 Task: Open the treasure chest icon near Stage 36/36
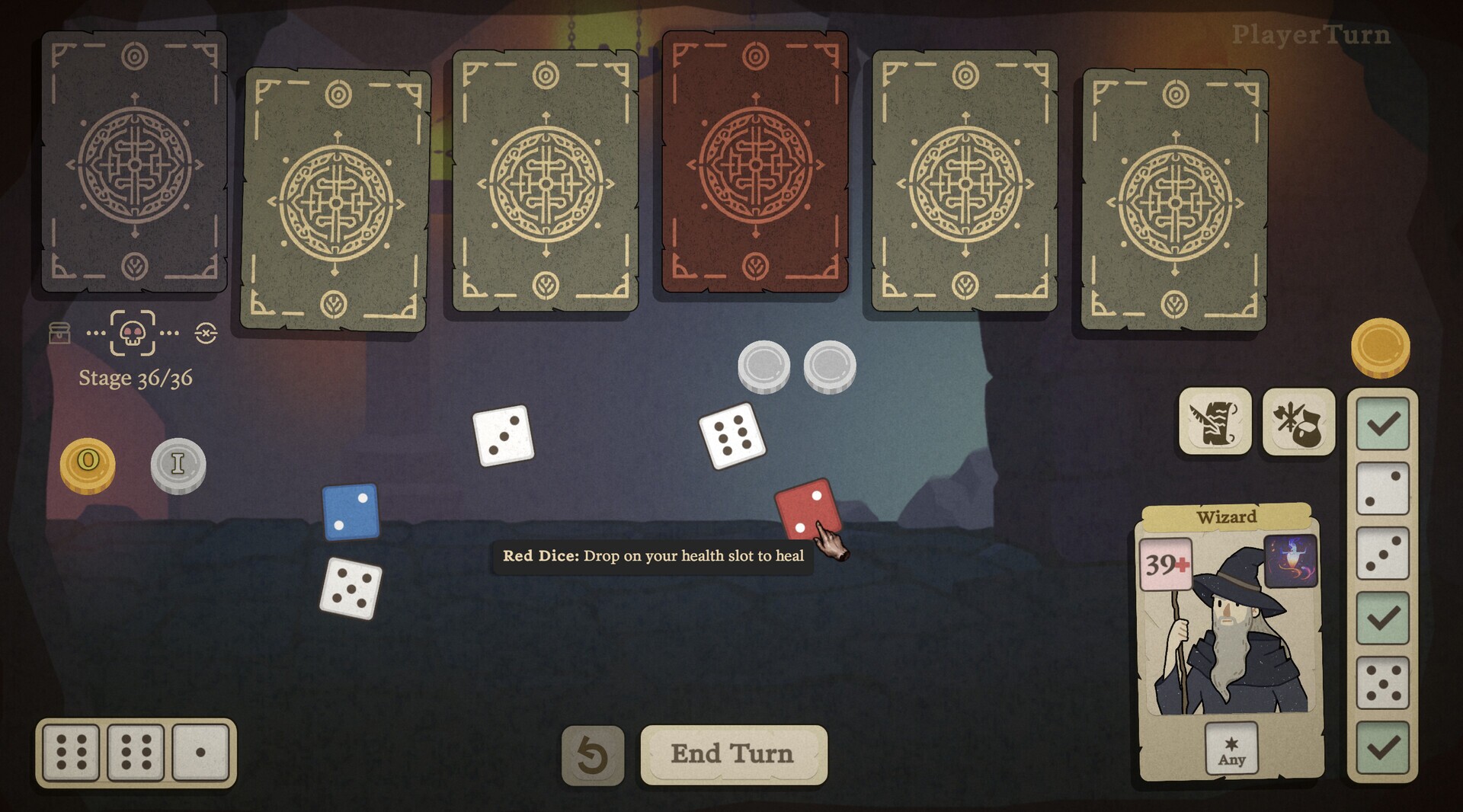tap(59, 334)
